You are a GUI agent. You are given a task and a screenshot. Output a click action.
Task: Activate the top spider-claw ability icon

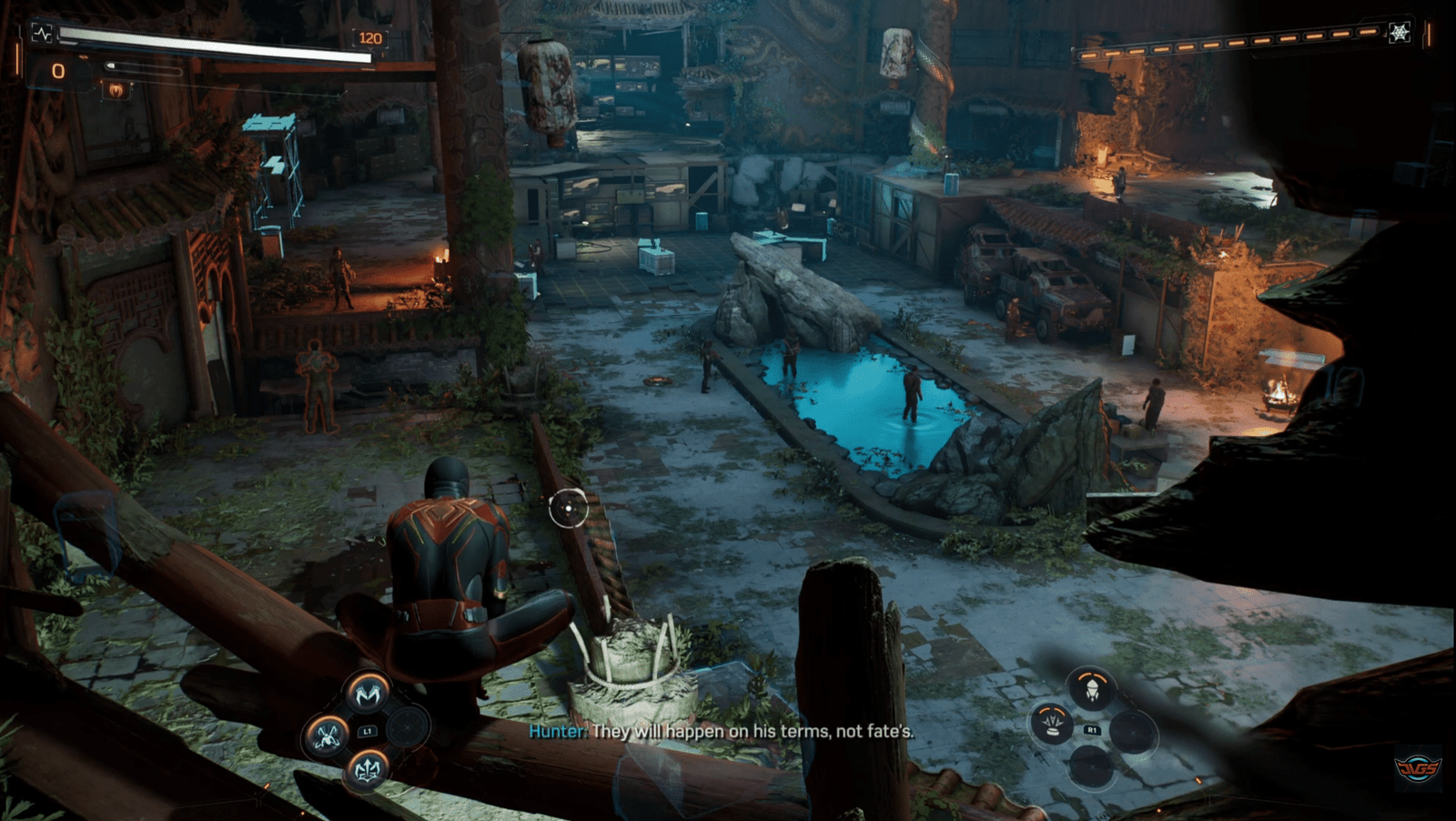[368, 694]
